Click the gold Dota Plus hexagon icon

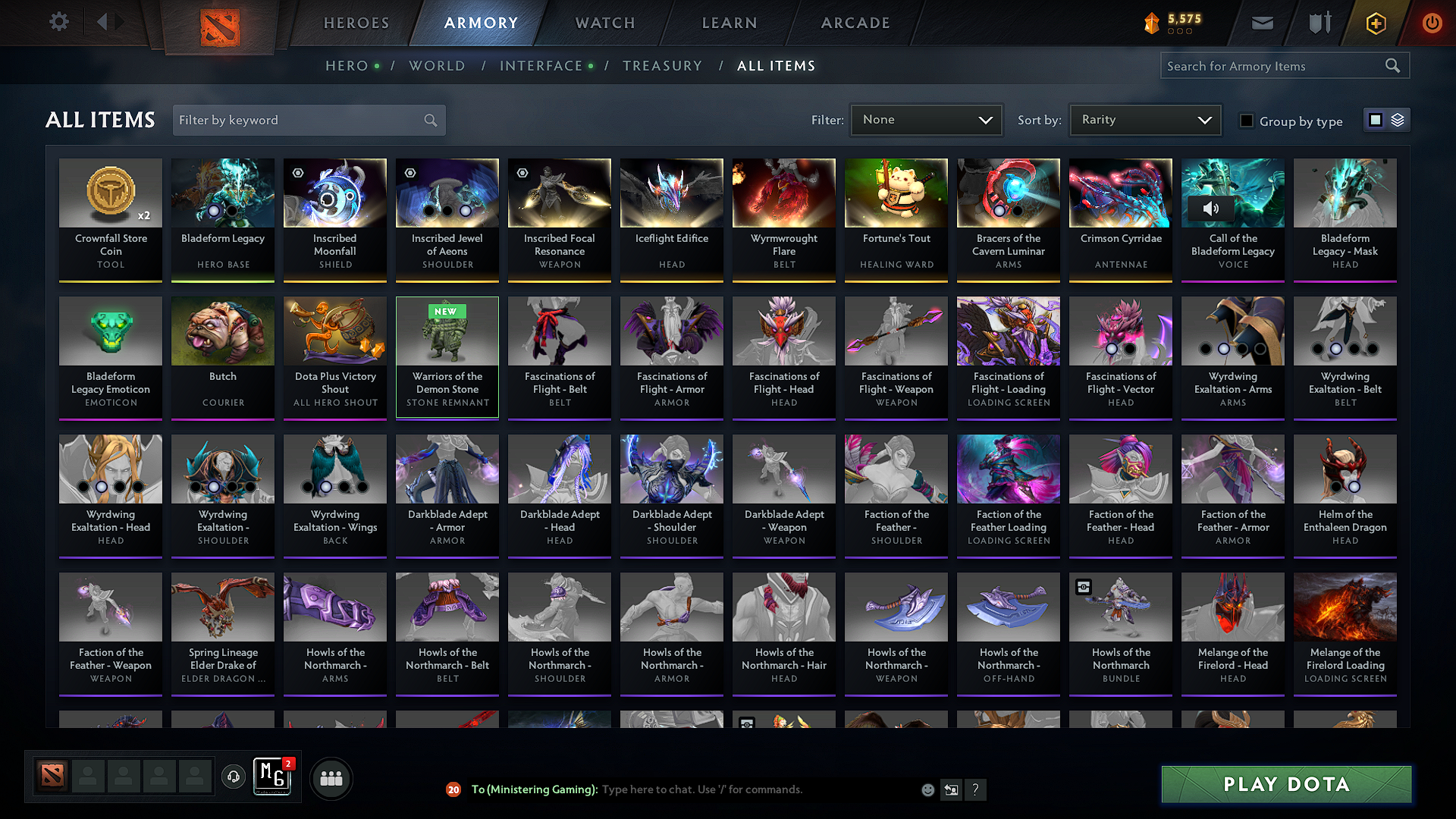click(x=1375, y=23)
